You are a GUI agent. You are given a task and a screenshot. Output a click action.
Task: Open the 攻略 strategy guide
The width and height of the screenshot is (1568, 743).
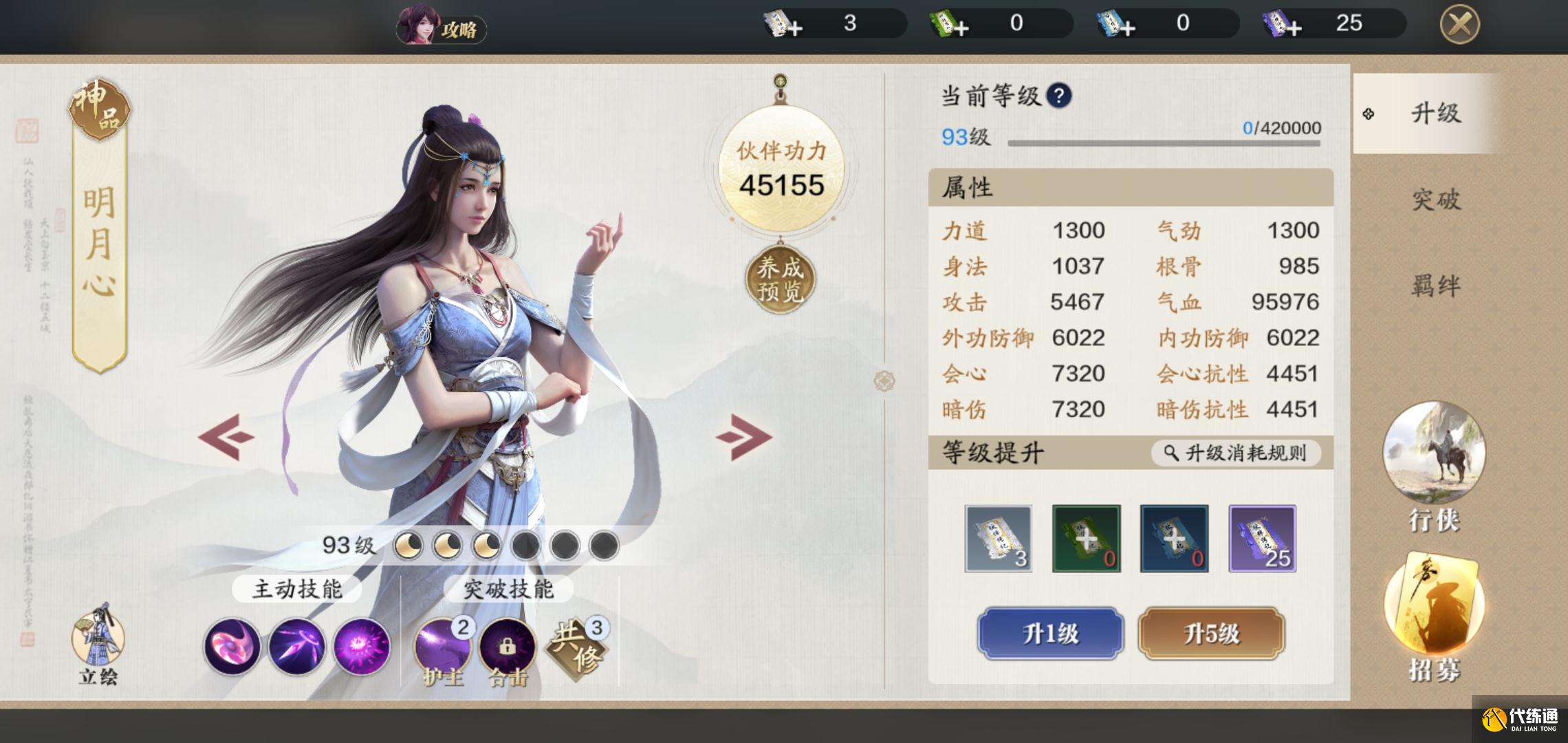442,28
